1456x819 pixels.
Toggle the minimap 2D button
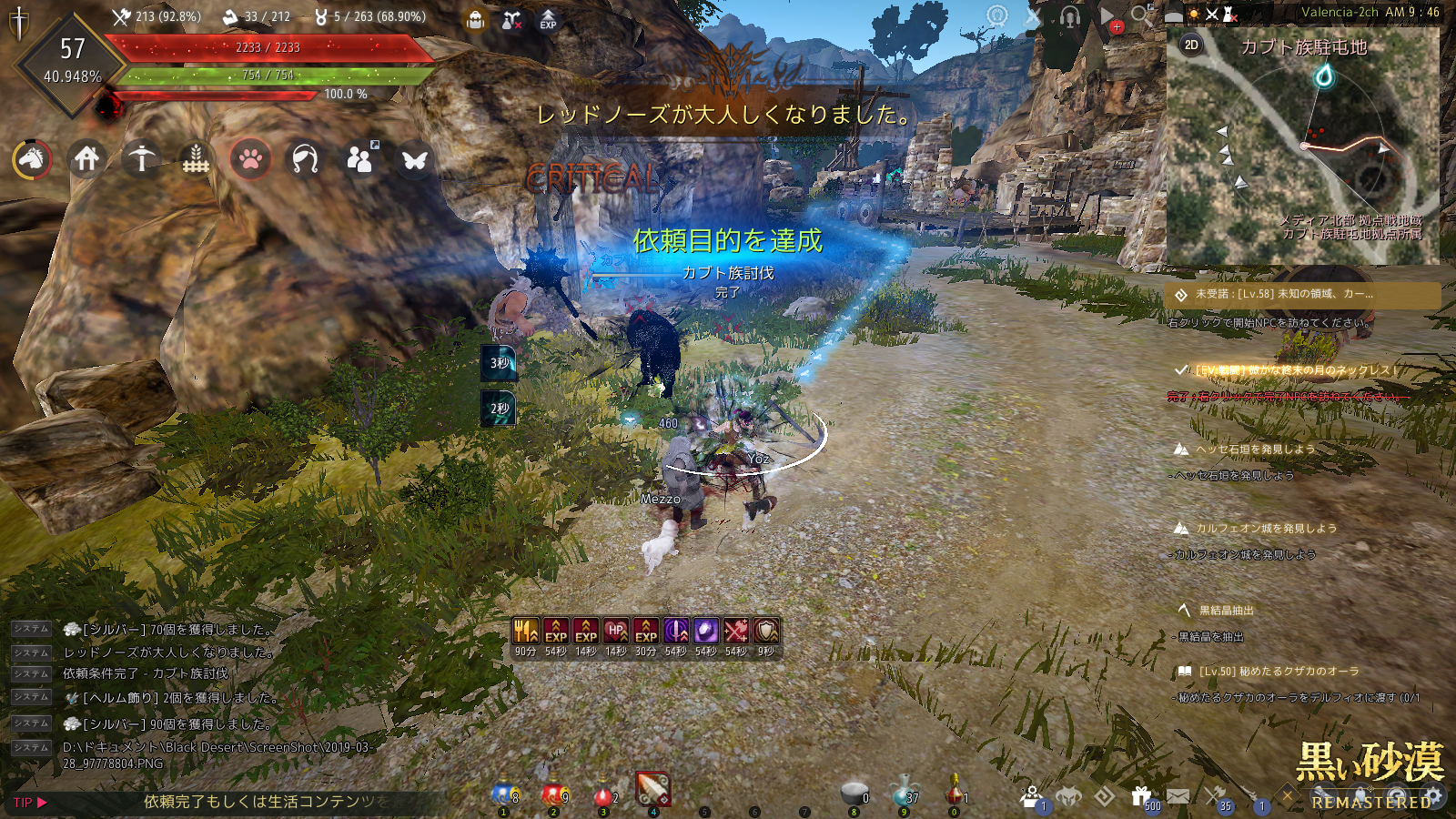coord(1191,45)
